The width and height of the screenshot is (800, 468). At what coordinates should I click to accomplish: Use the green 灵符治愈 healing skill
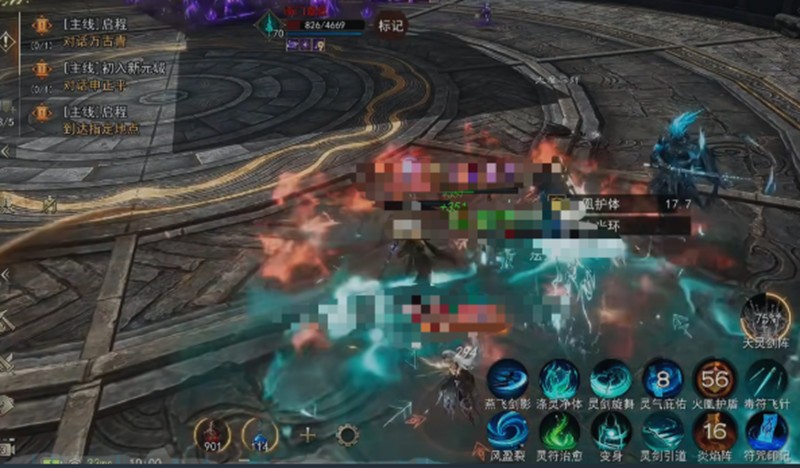tap(559, 430)
